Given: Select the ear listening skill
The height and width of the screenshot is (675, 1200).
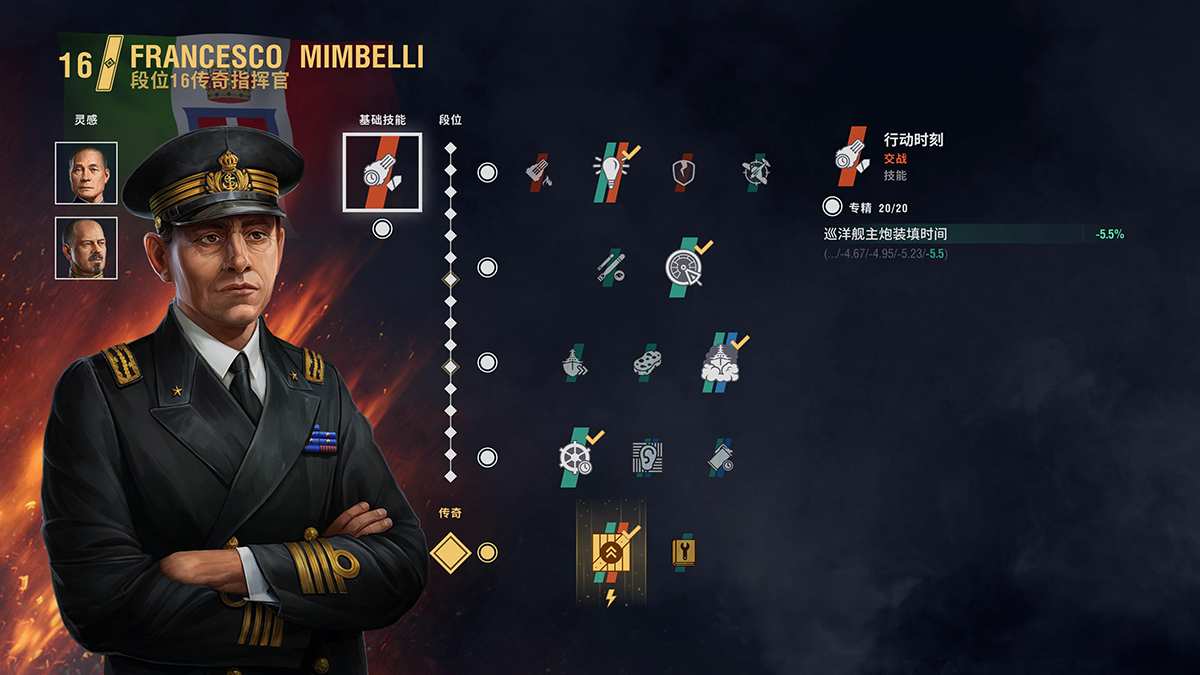Looking at the screenshot, I should tap(647, 457).
